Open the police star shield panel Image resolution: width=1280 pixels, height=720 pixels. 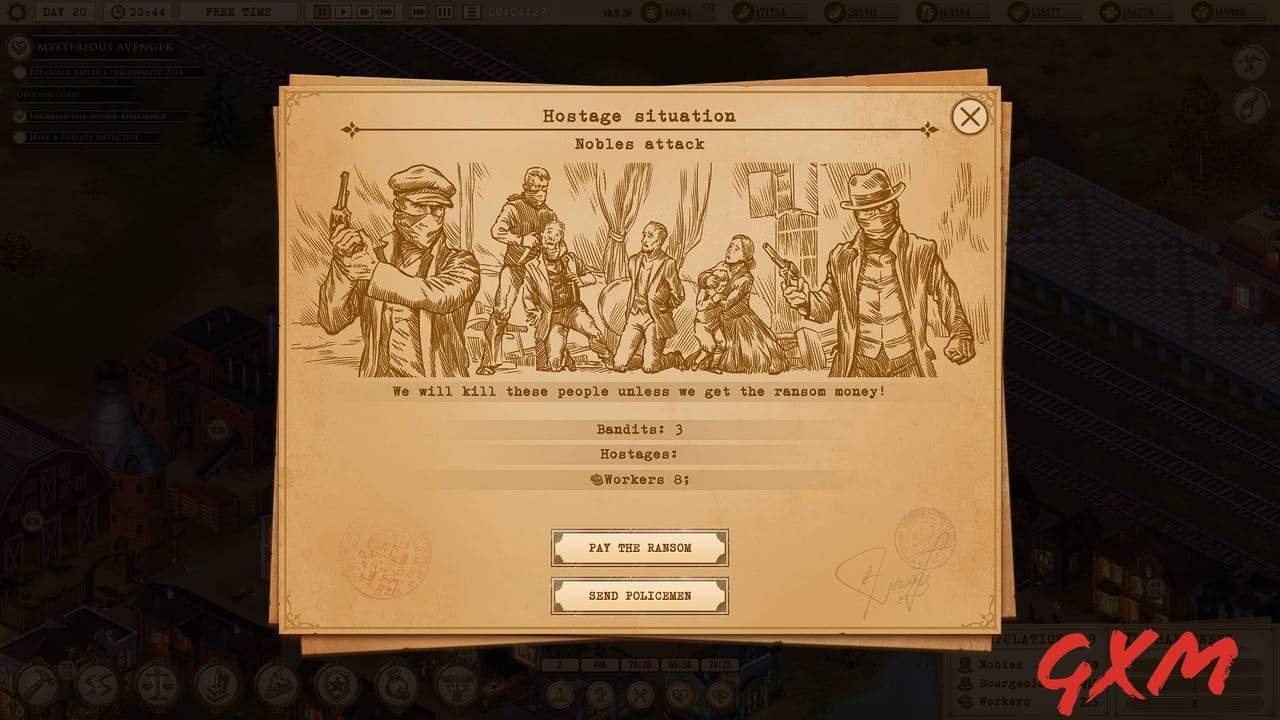click(x=336, y=687)
